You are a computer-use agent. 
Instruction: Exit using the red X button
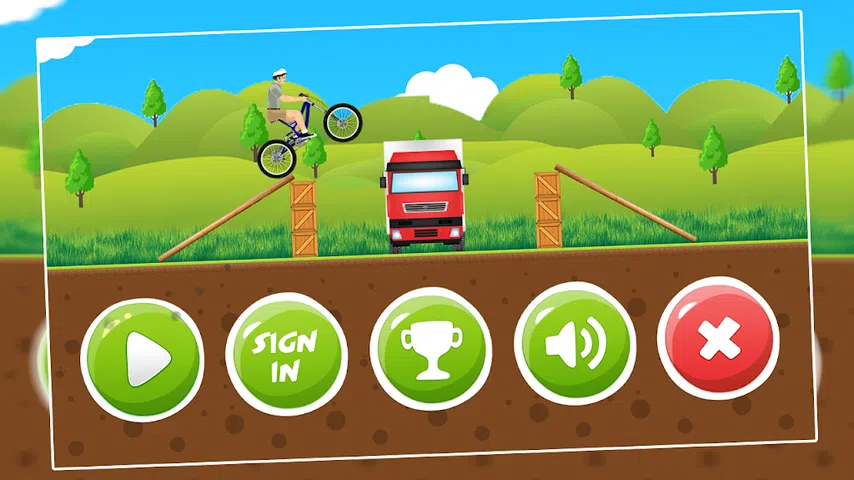pos(717,340)
